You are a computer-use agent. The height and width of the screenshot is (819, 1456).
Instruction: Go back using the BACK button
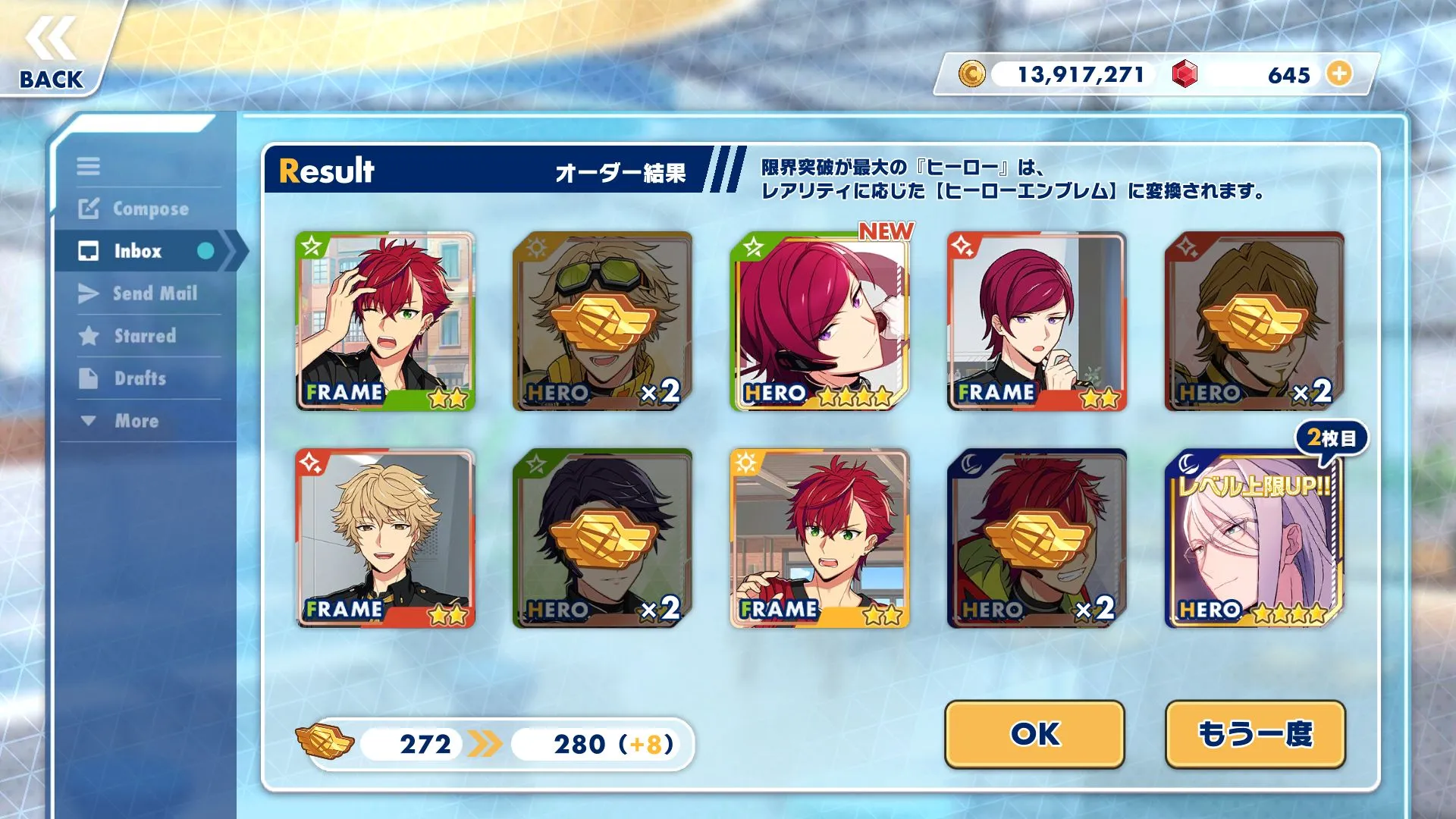coord(52,53)
